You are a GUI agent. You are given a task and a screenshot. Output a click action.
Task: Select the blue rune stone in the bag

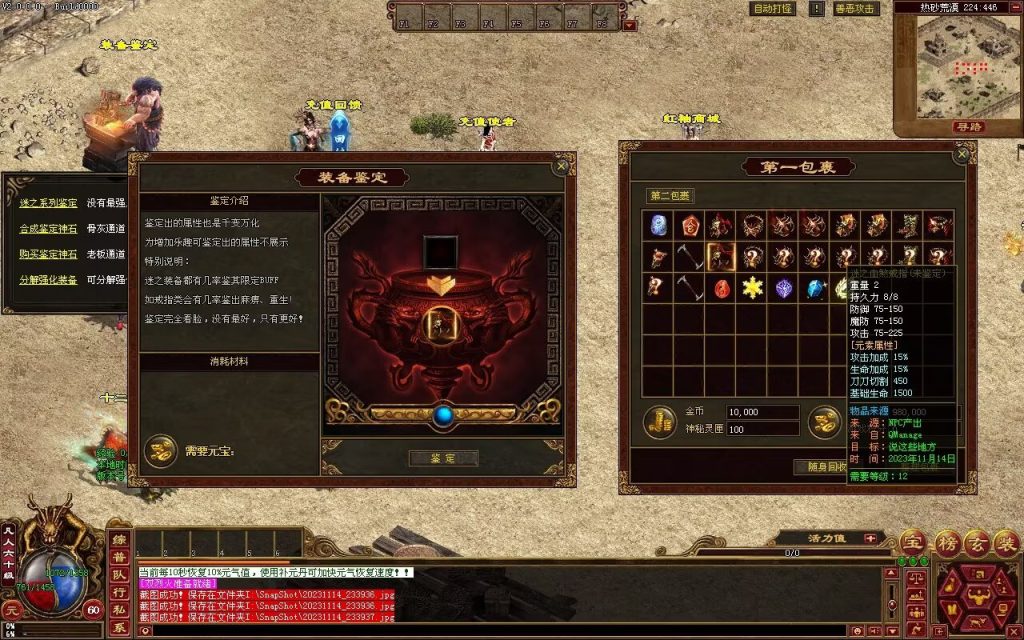click(657, 225)
